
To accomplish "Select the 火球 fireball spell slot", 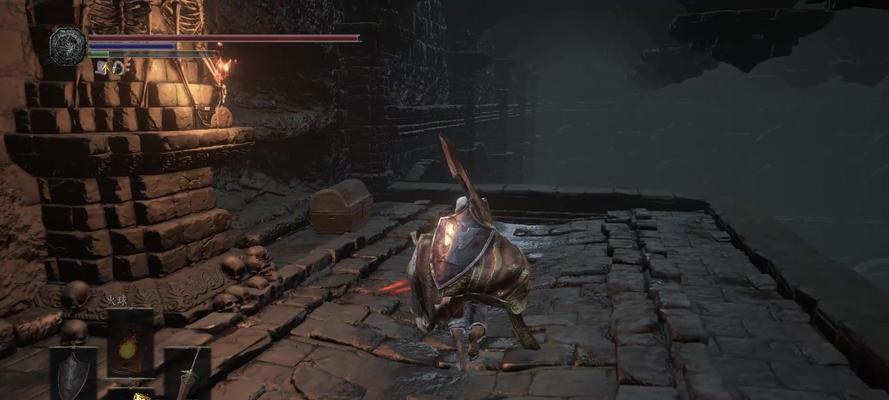I will pyautogui.click(x=130, y=343).
